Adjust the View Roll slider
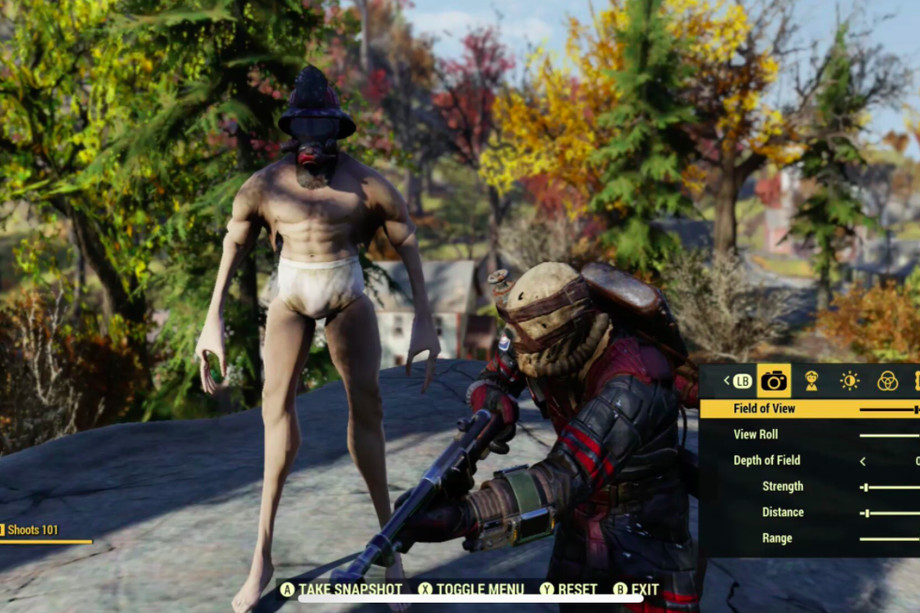Image resolution: width=920 pixels, height=613 pixels. [889, 435]
